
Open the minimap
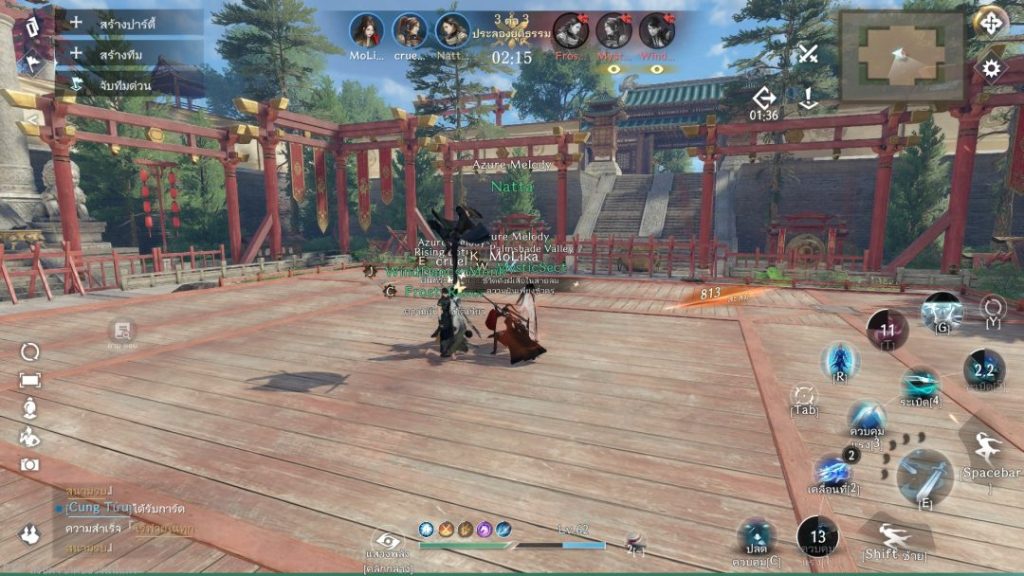click(902, 55)
